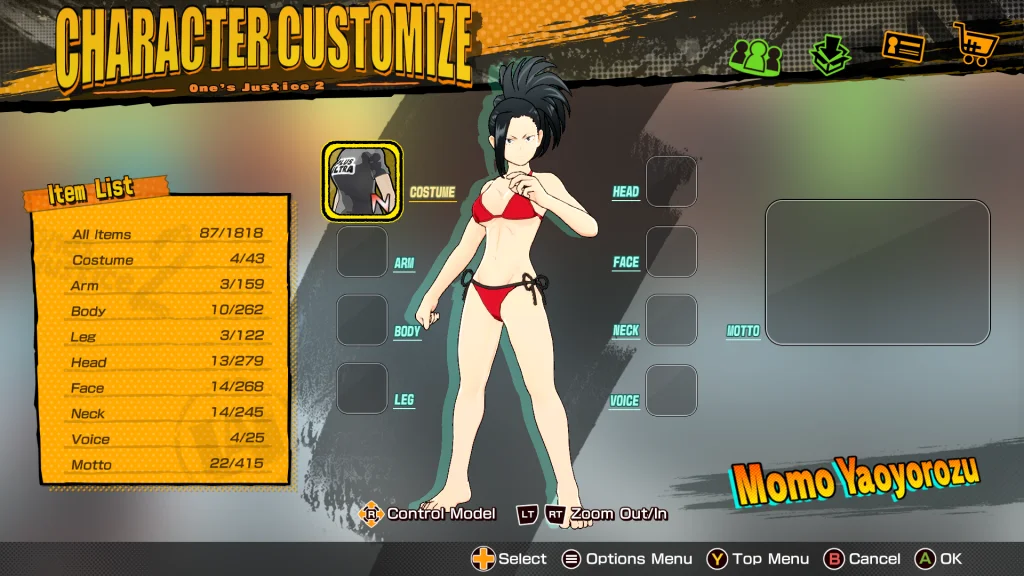Open the green character select icon

[754, 53]
